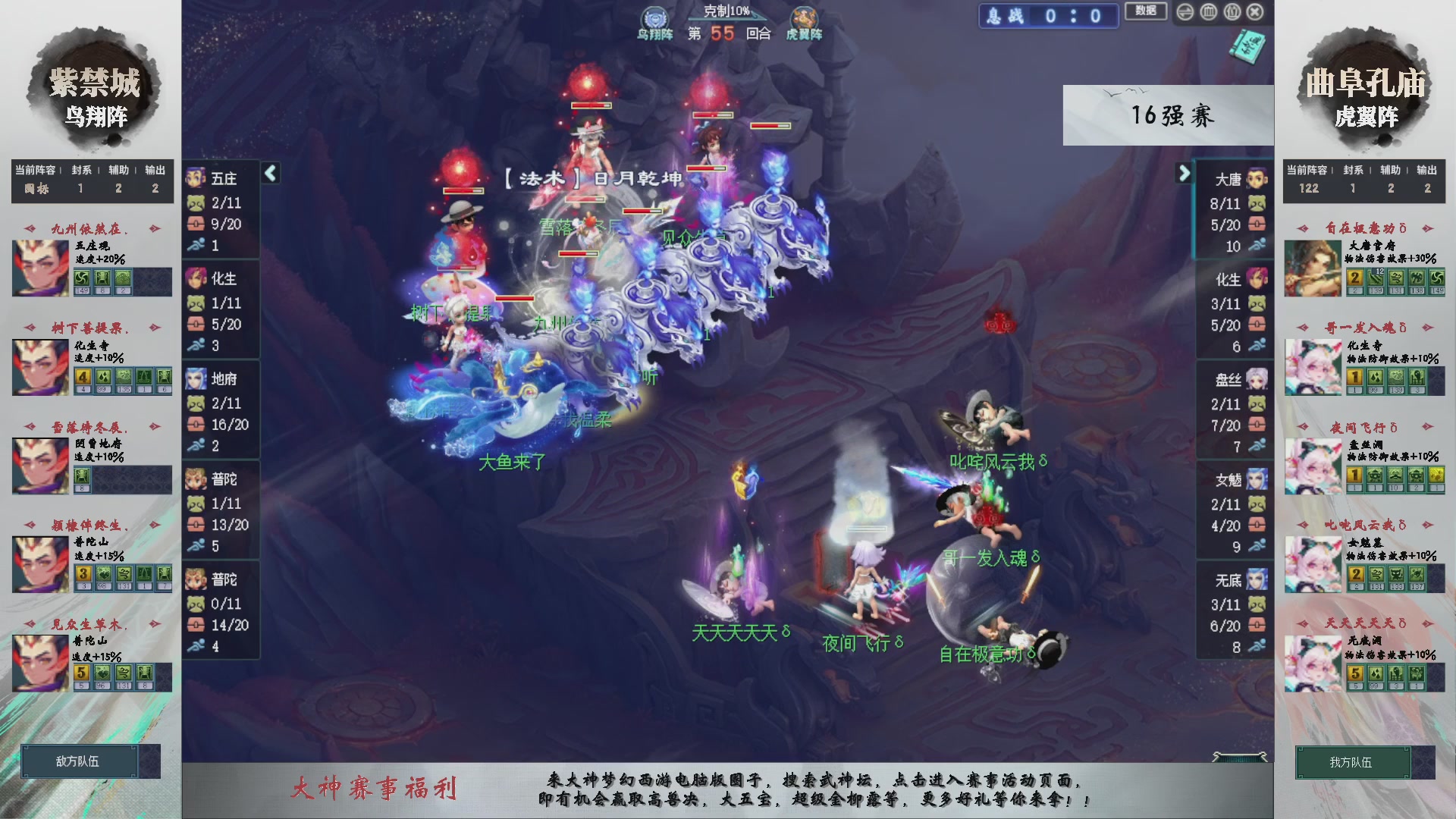The height and width of the screenshot is (819, 1456).
Task: Collapse the left unit panel with its chevron
Action: (x=270, y=173)
